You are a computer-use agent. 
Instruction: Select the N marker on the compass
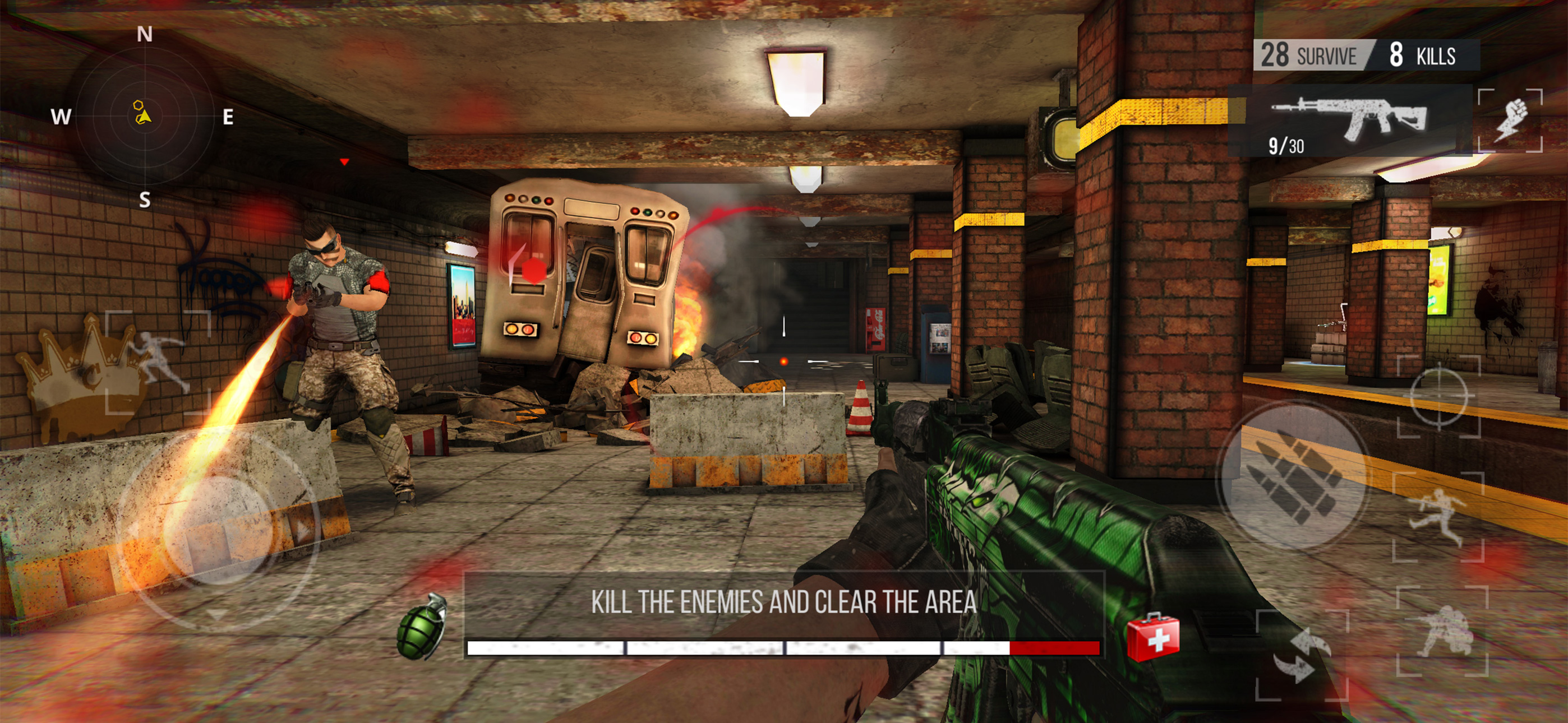pyautogui.click(x=144, y=35)
